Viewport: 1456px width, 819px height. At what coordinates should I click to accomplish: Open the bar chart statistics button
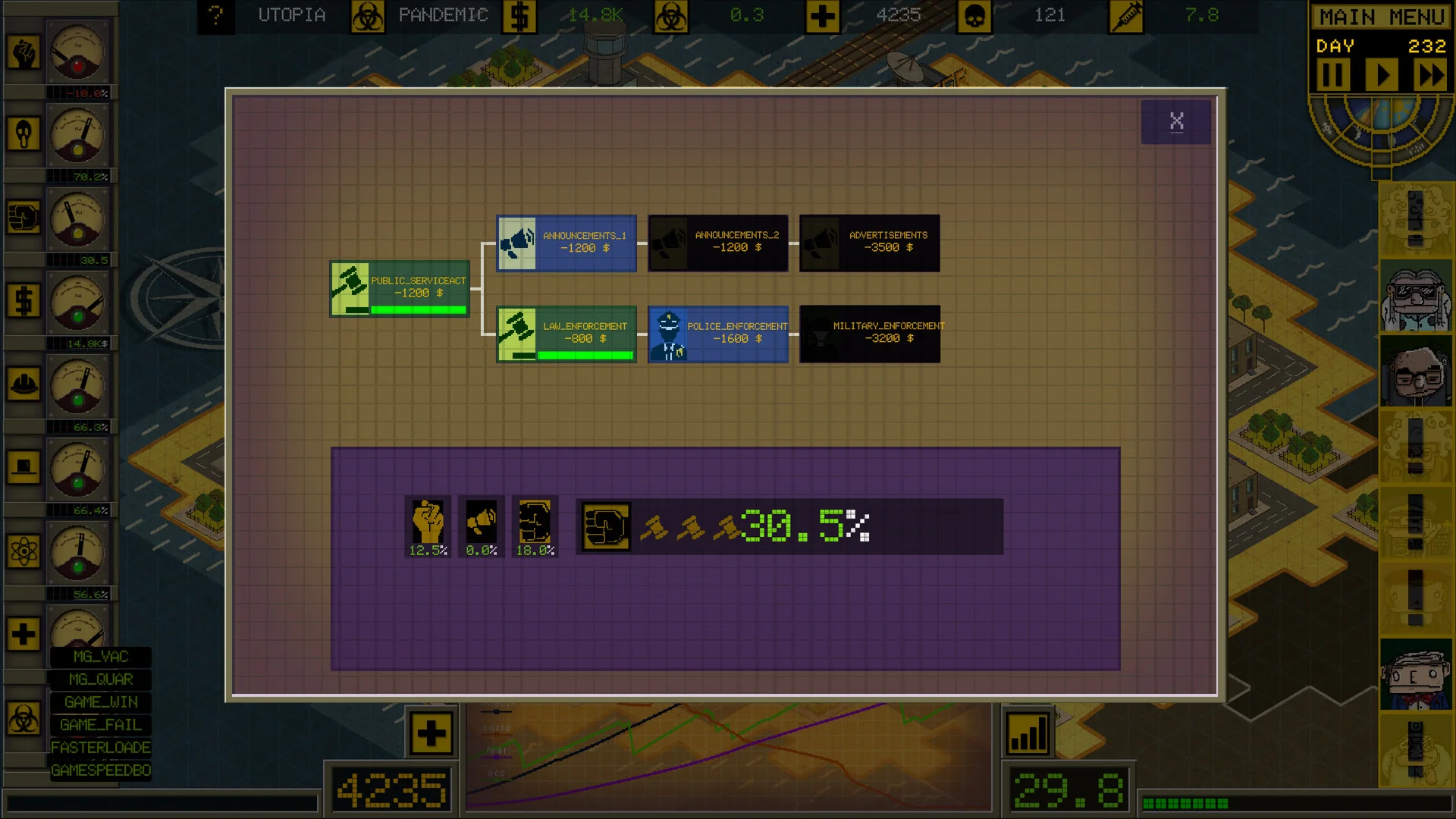point(1028,733)
